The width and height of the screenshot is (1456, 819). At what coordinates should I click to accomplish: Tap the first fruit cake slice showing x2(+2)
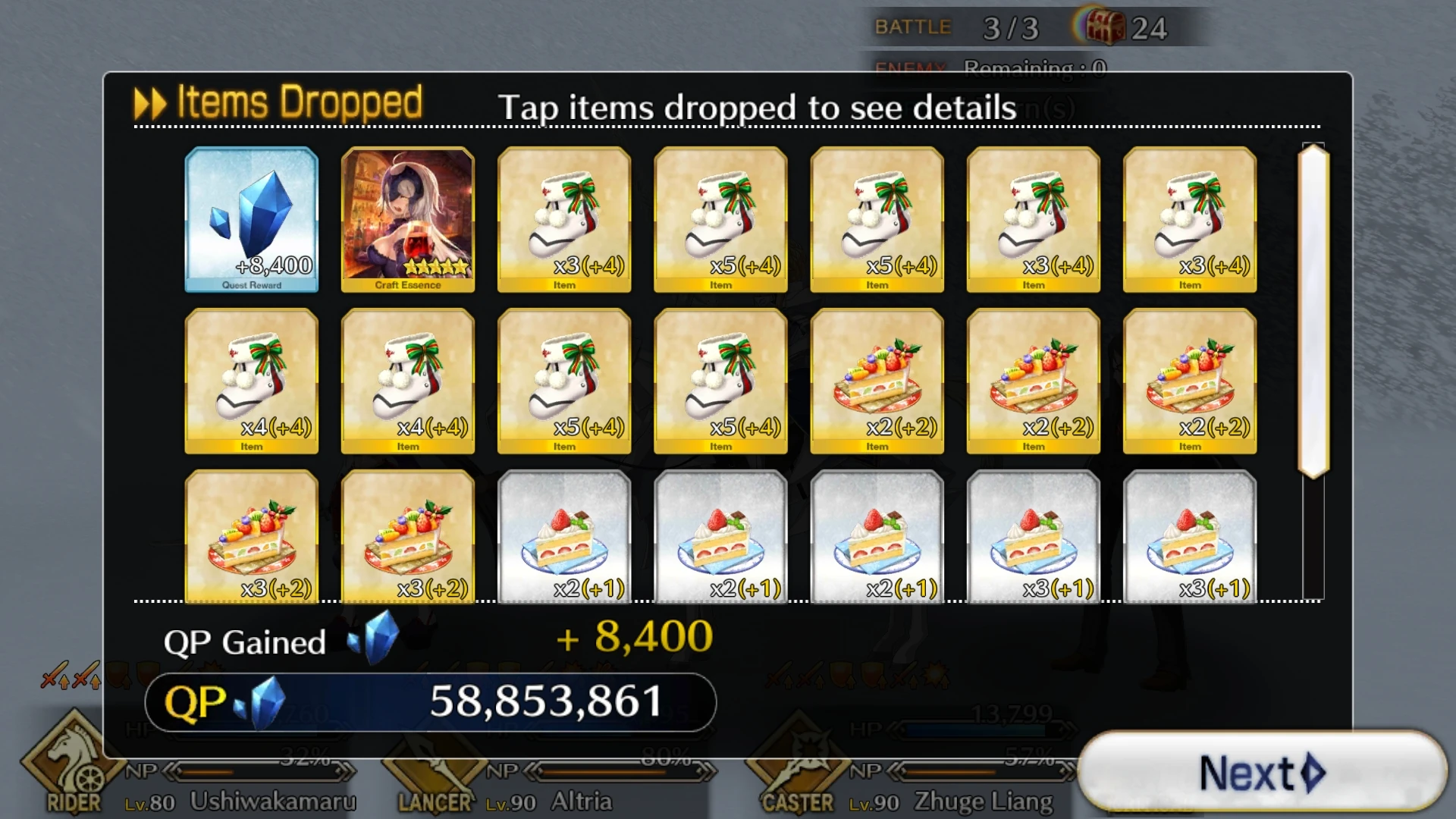tap(877, 381)
